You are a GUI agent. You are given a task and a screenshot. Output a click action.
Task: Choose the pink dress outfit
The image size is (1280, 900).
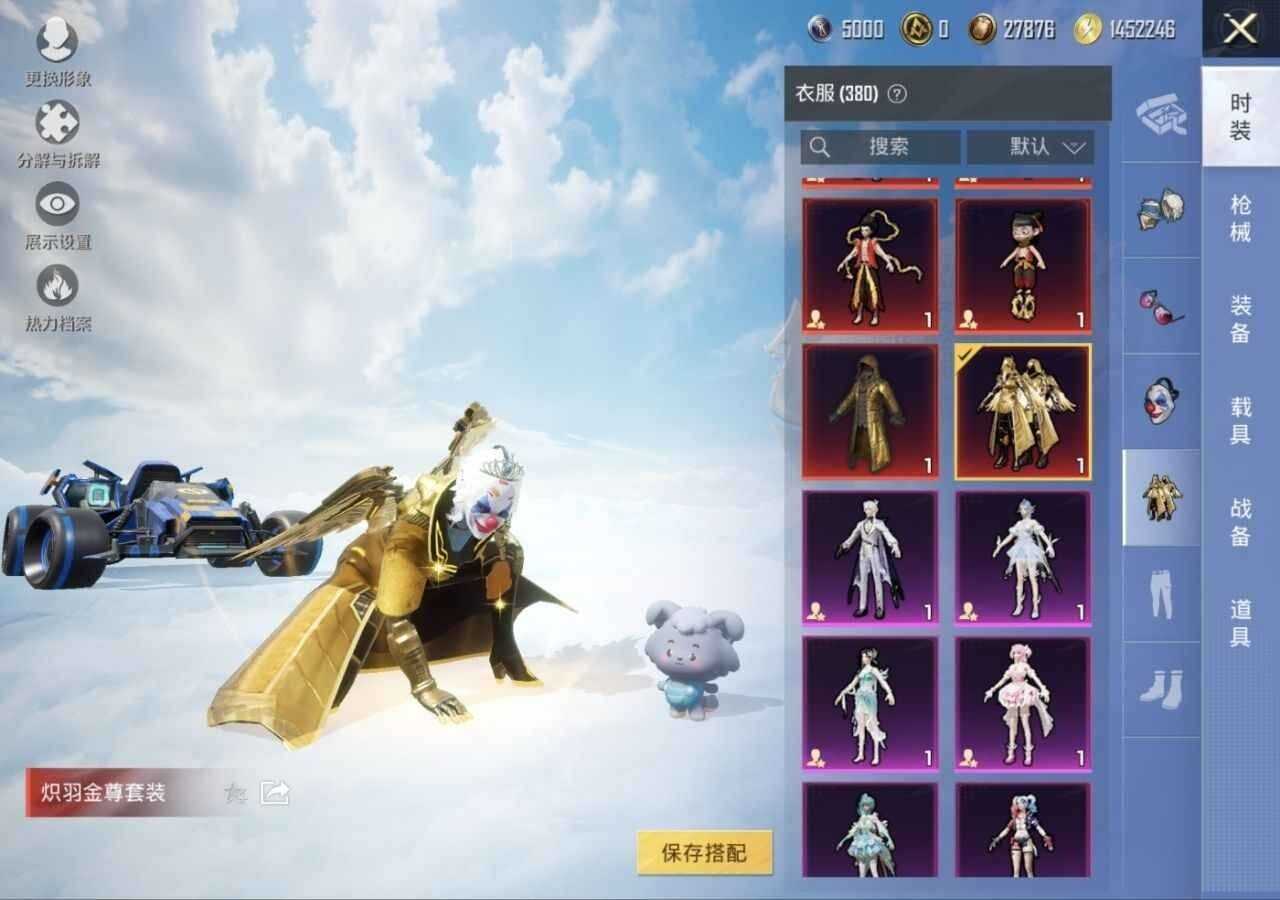[1023, 704]
